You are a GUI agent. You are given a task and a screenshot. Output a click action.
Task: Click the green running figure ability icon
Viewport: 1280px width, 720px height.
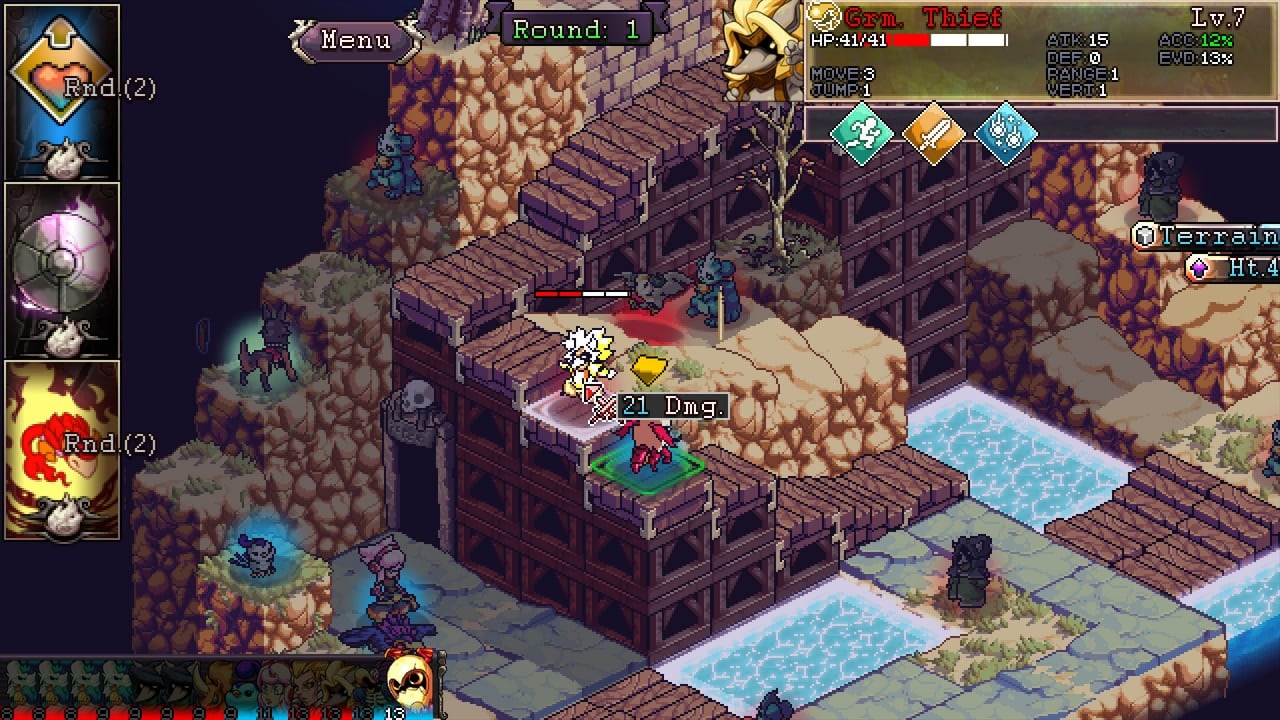[x=861, y=133]
